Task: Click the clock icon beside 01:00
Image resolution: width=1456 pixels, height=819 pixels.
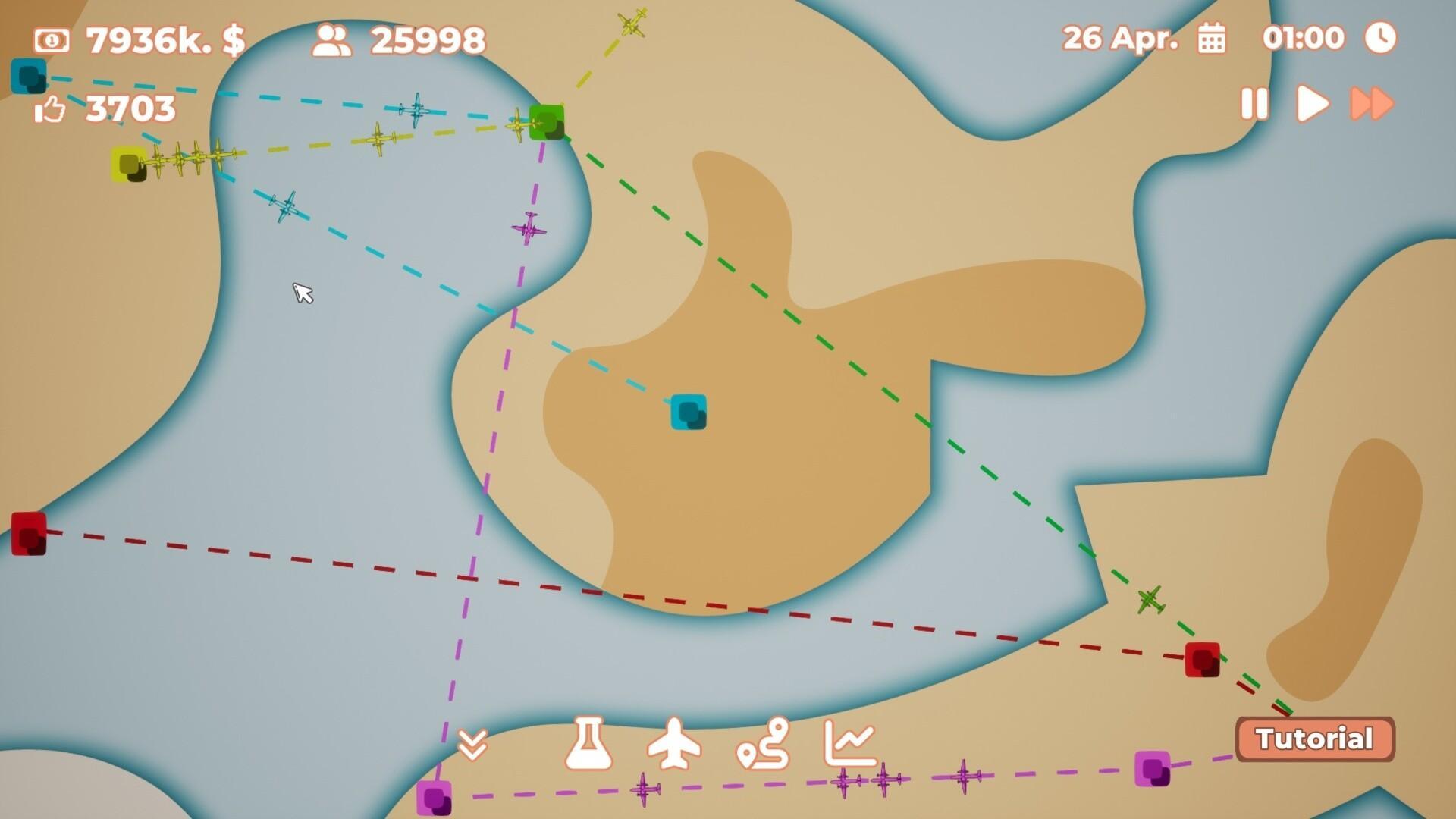Action: 1382,38
